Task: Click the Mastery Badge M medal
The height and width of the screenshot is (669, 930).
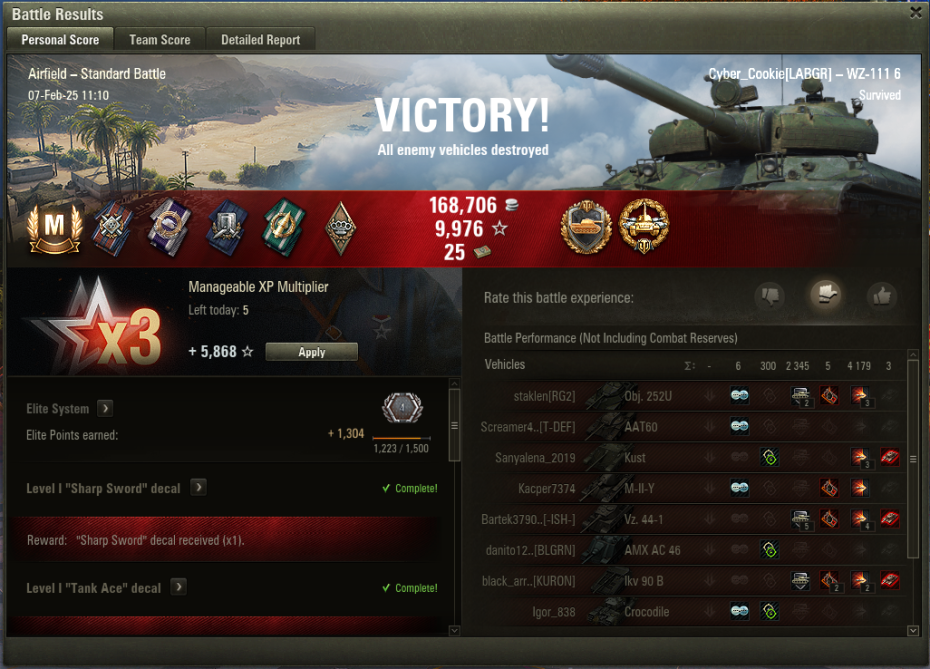Action: (x=55, y=228)
